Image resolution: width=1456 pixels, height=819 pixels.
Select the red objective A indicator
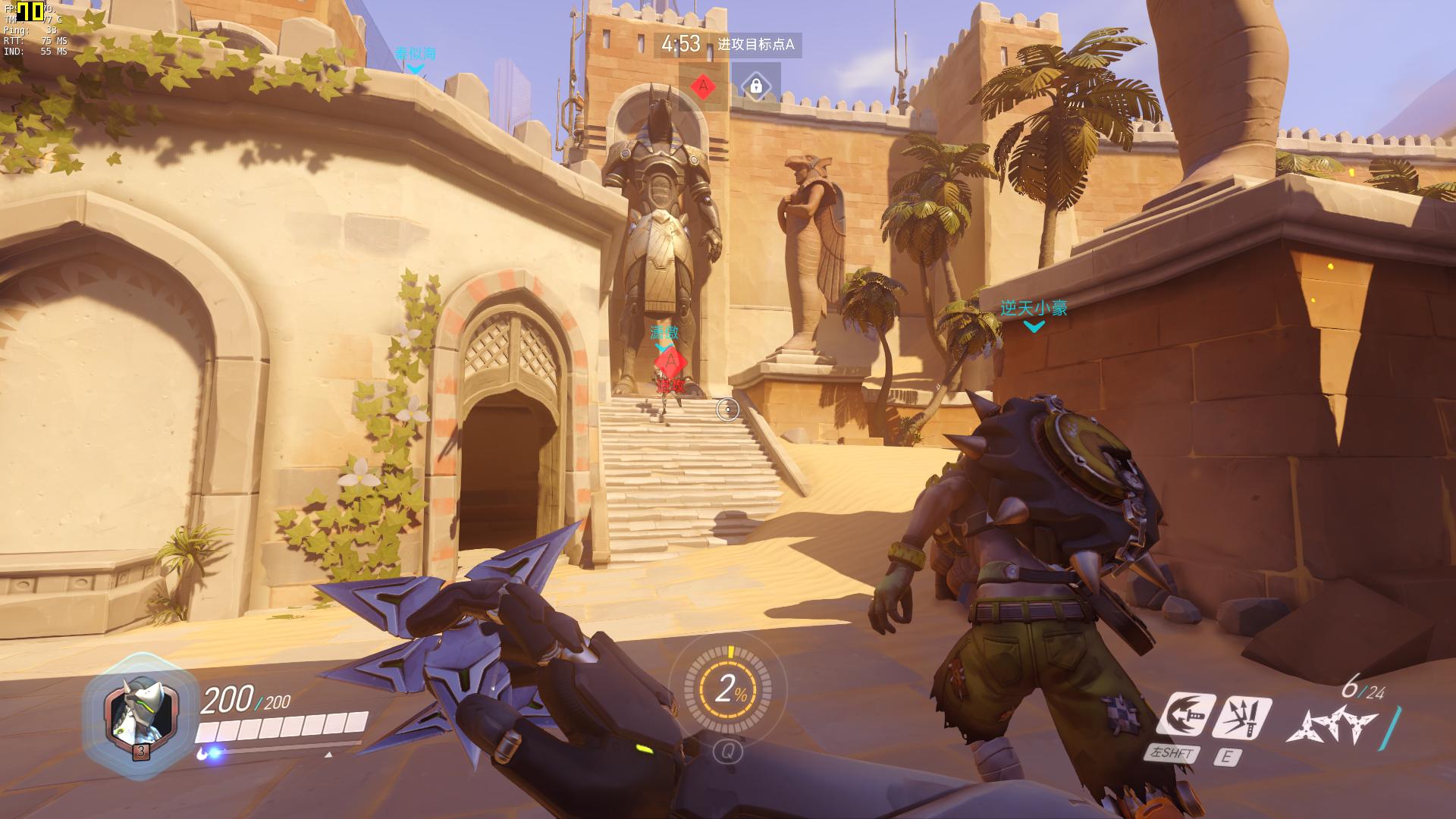(703, 86)
